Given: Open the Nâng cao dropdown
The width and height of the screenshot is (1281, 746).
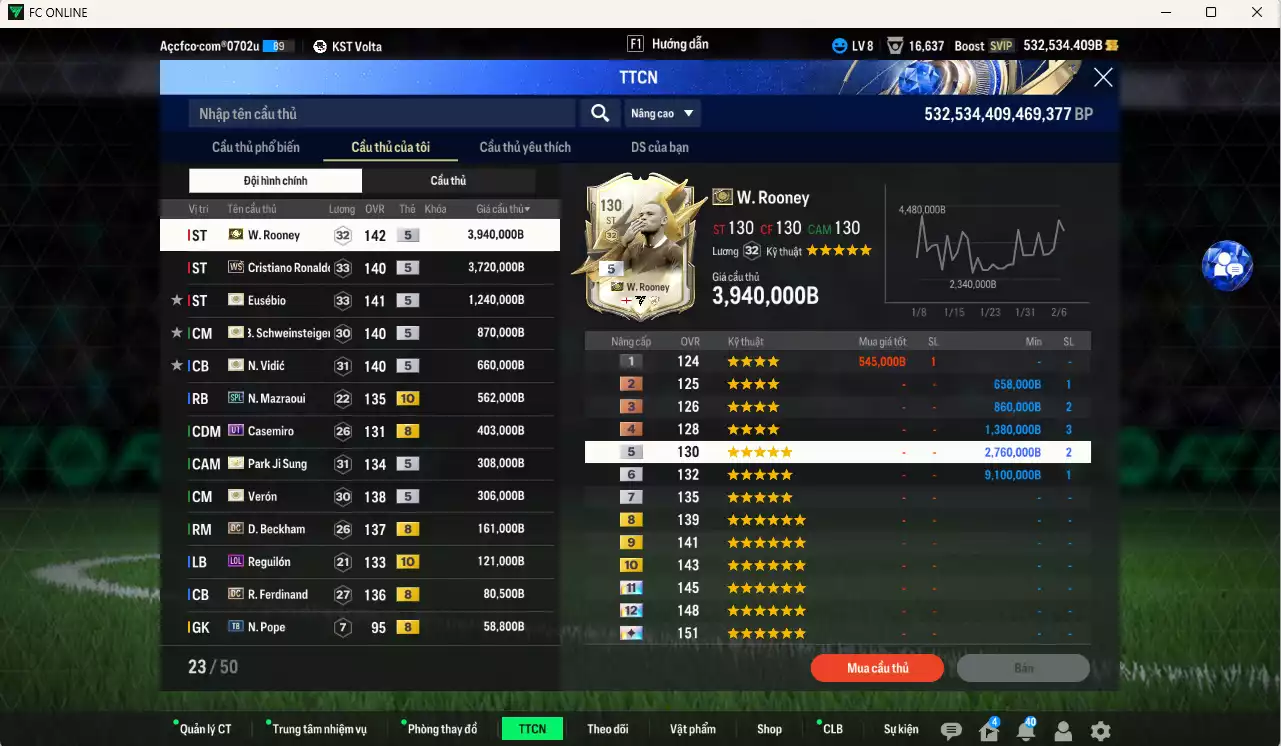Looking at the screenshot, I should (663, 113).
